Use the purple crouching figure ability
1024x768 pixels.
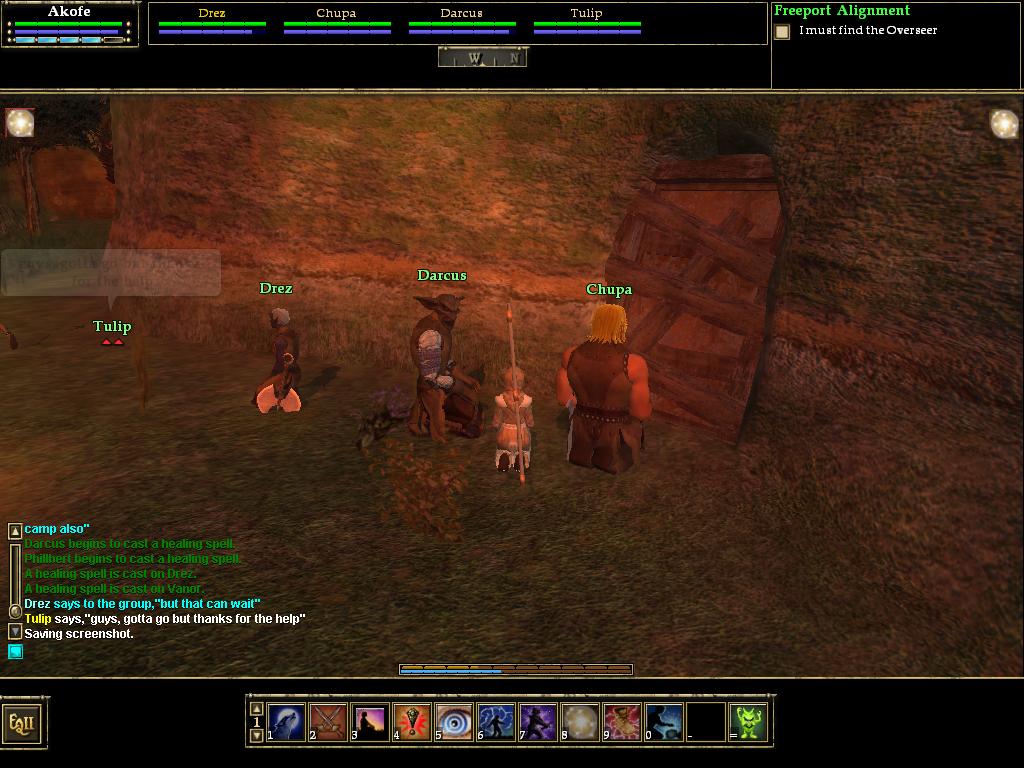538,721
